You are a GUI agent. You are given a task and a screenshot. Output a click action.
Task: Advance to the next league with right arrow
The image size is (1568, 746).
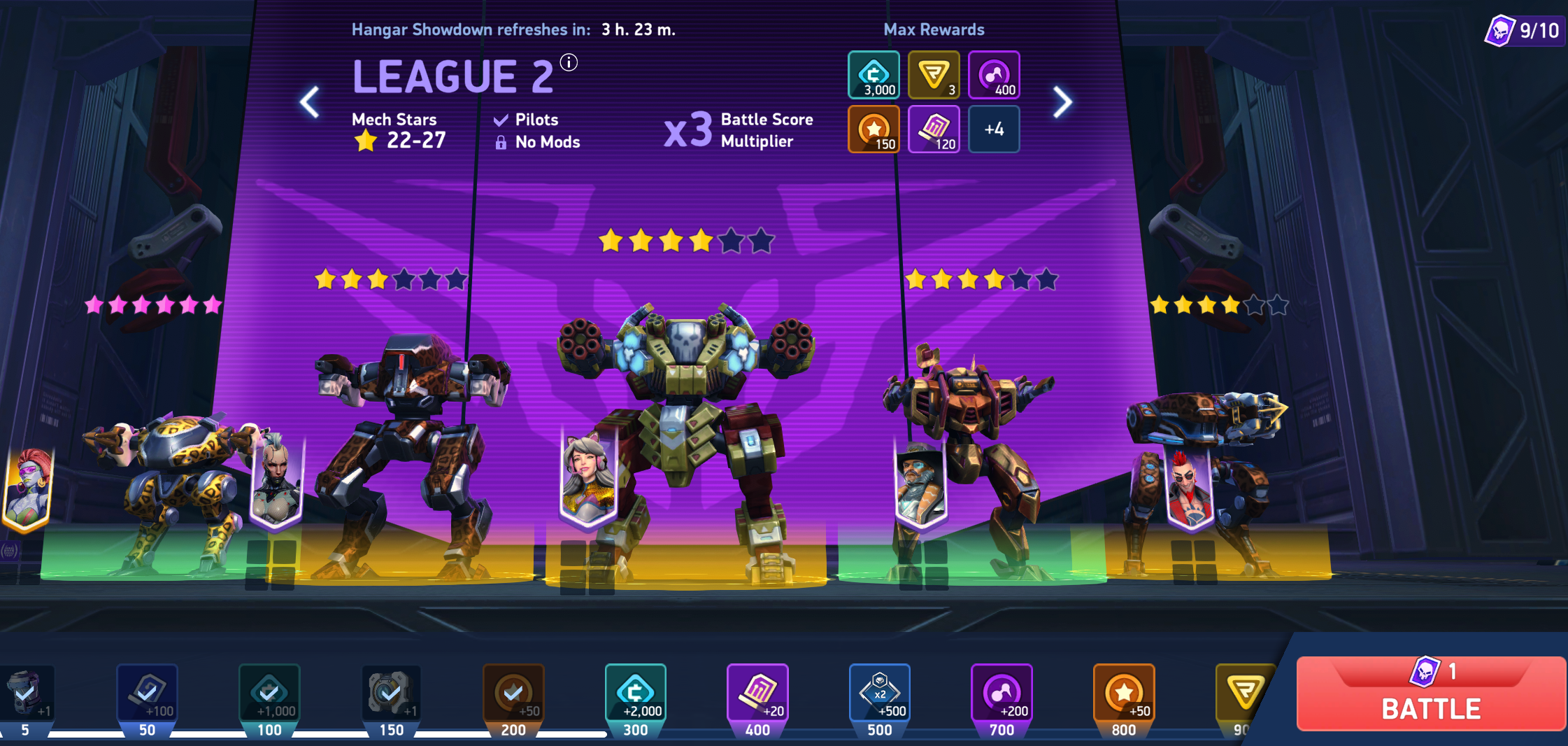1062,103
